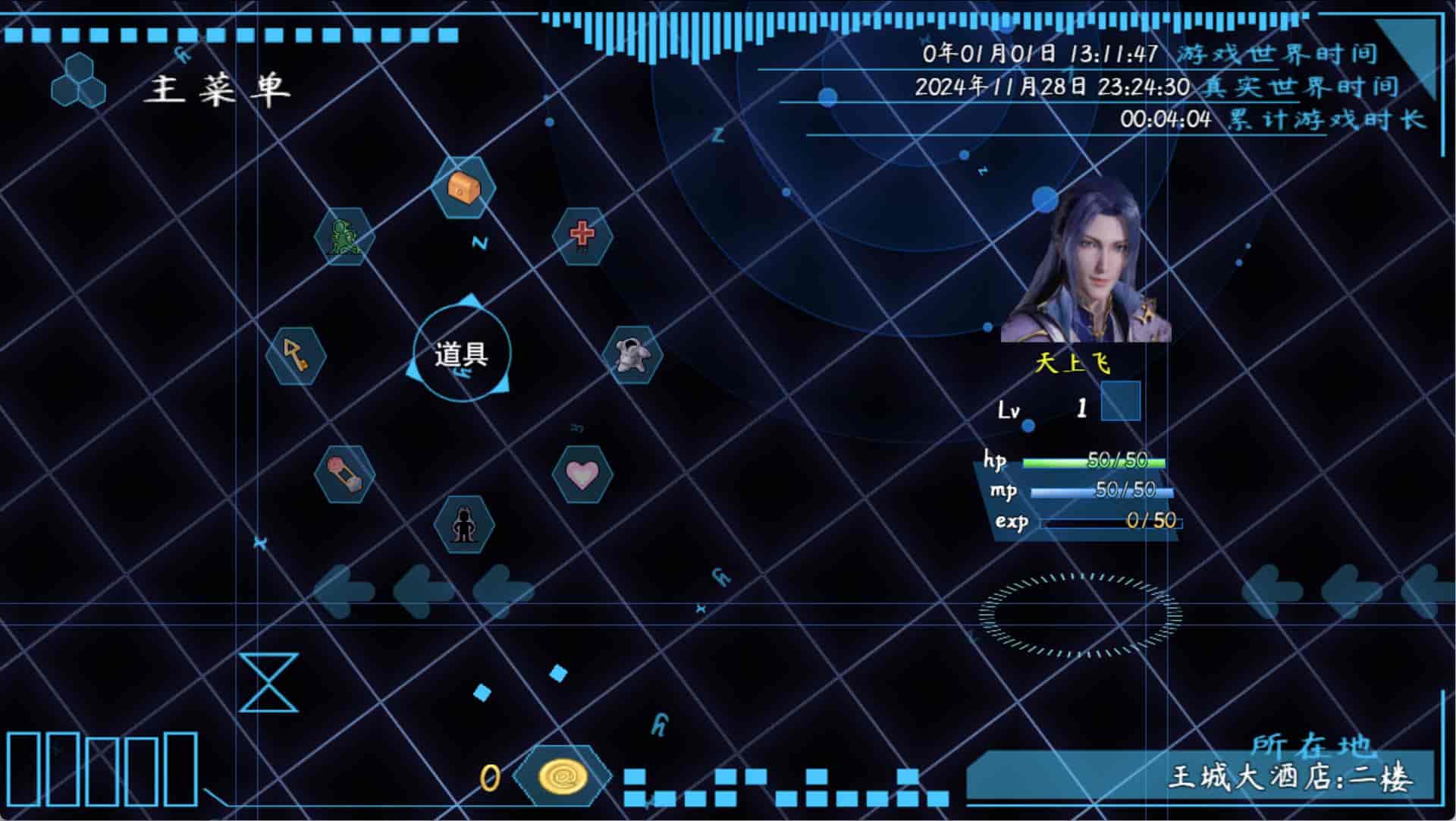Select the red cross hexagon icon

click(582, 234)
